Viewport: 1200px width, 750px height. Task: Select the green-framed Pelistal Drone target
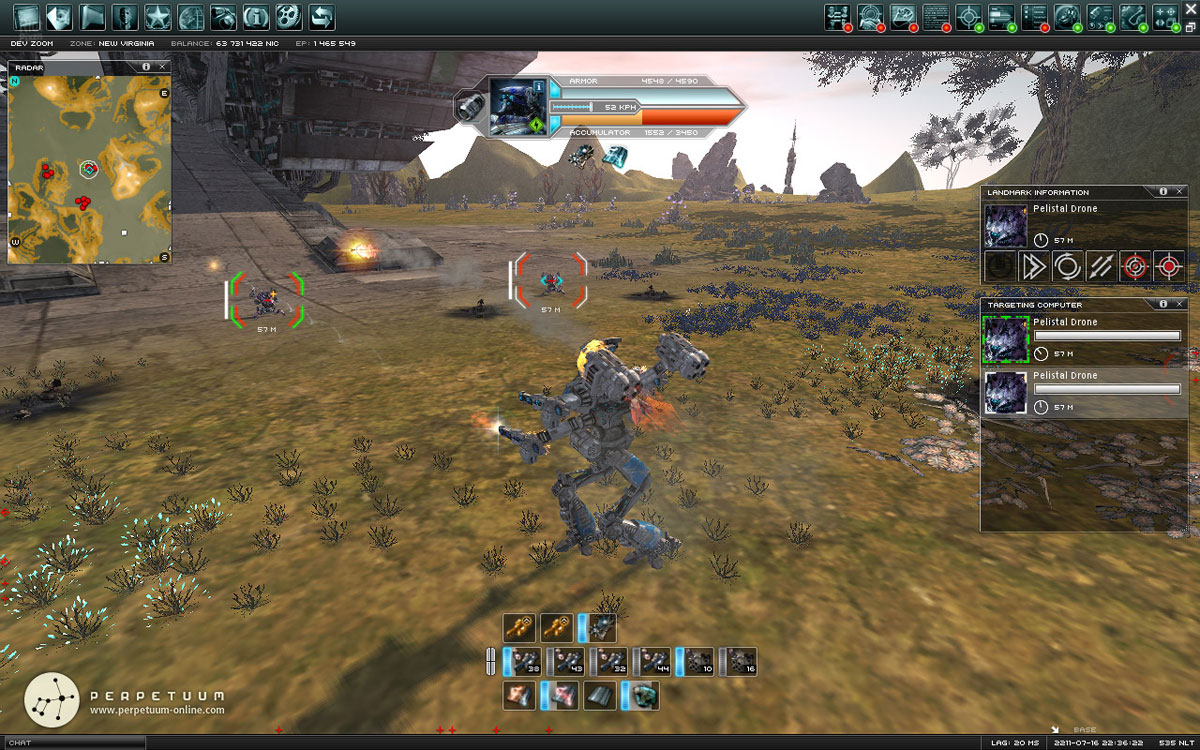tap(1005, 339)
